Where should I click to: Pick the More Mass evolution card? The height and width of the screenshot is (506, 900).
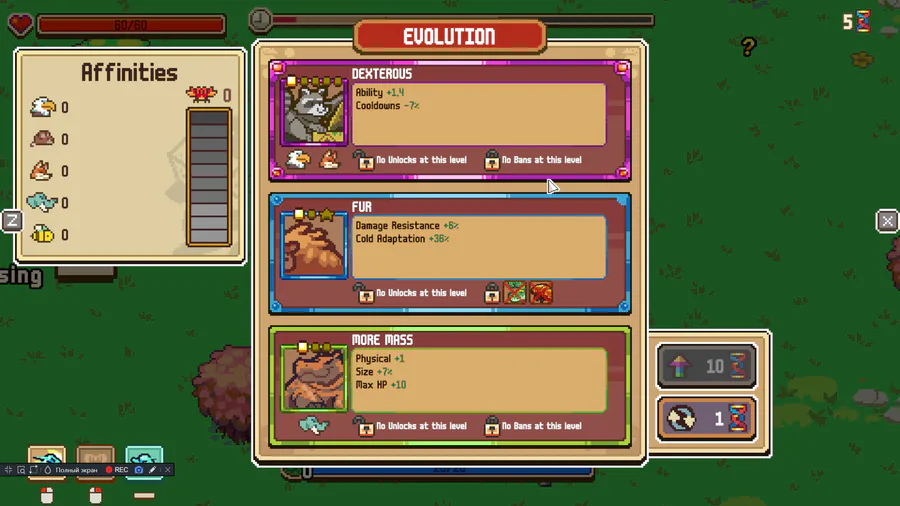[x=449, y=385]
